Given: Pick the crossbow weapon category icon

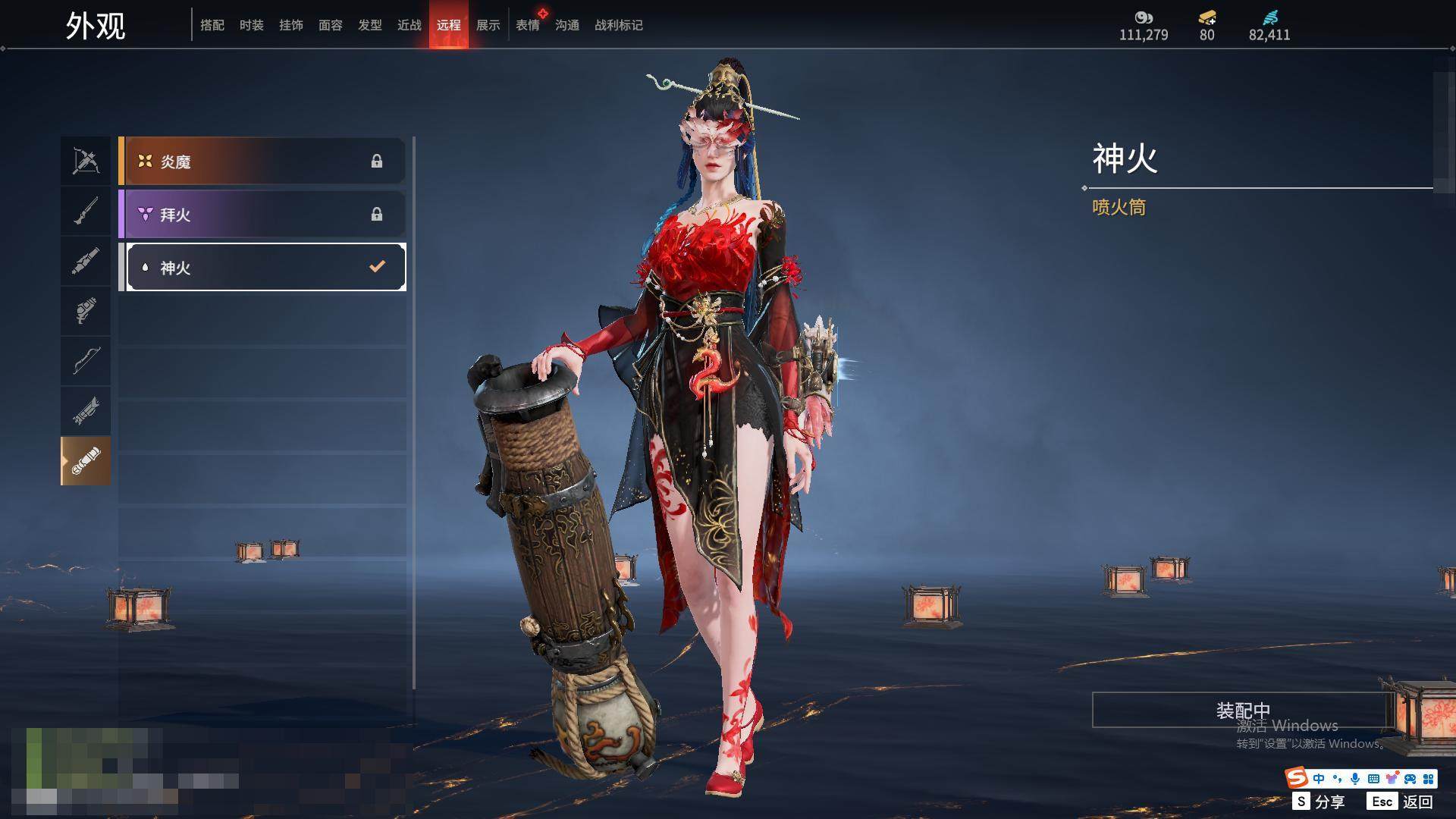Looking at the screenshot, I should point(86,161).
